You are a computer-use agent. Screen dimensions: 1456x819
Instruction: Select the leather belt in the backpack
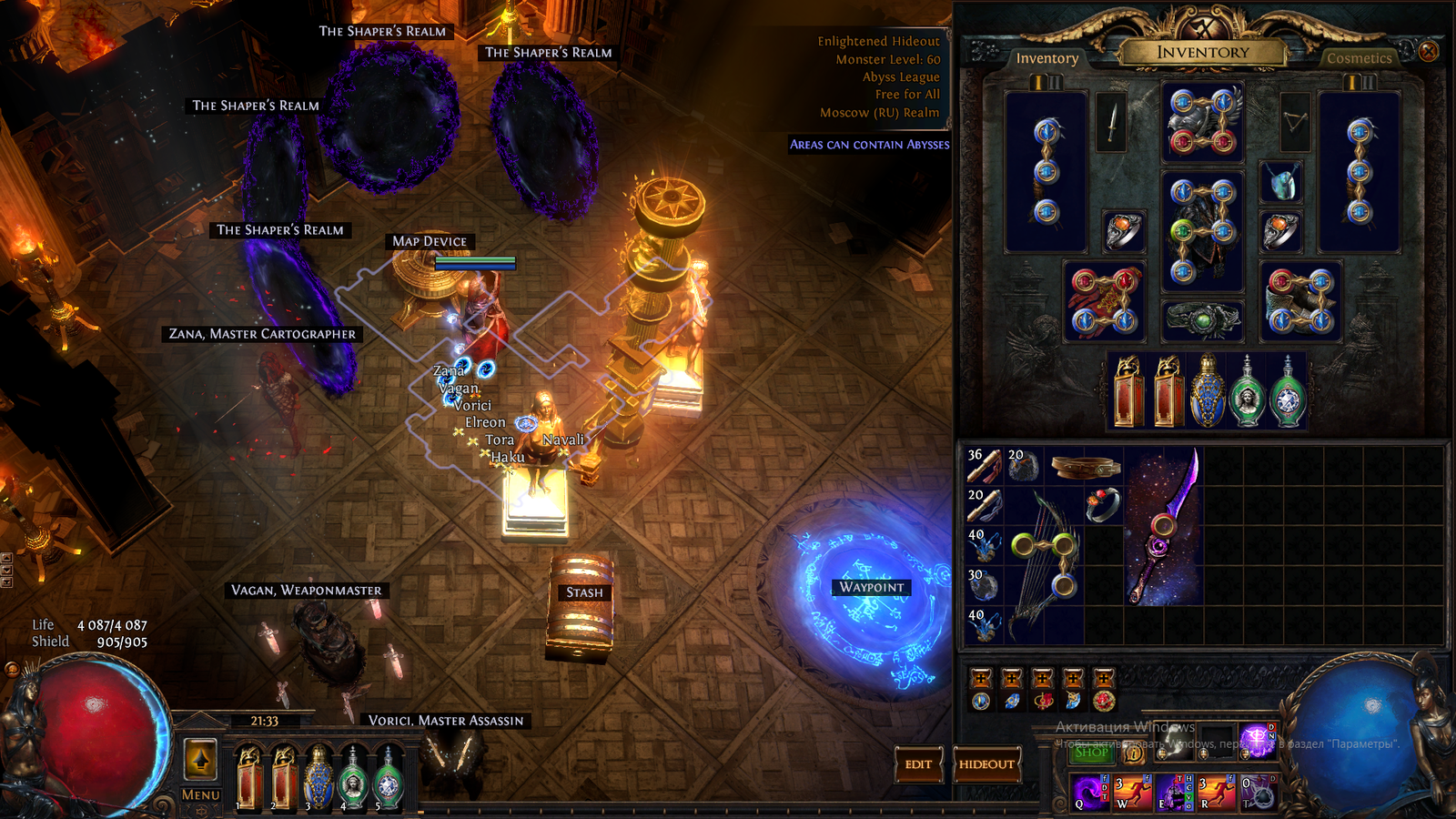pyautogui.click(x=1084, y=466)
